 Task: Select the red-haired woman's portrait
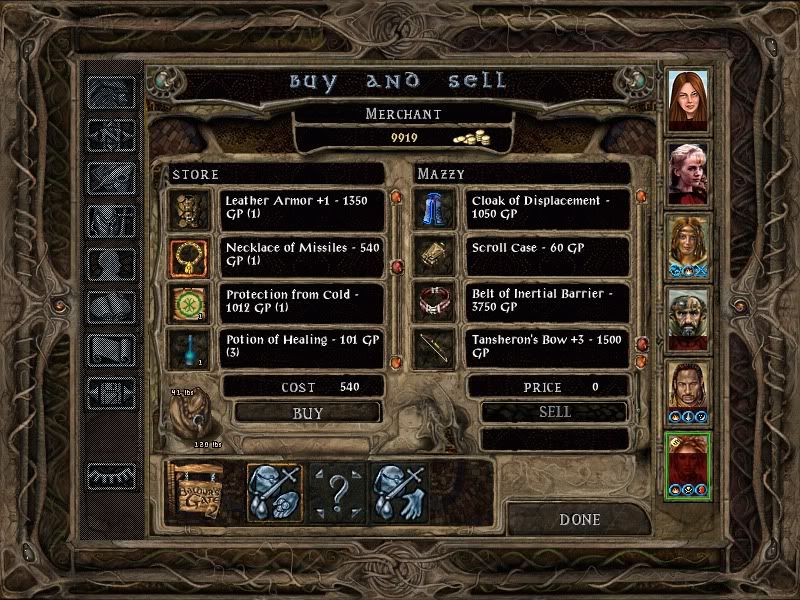tap(689, 100)
